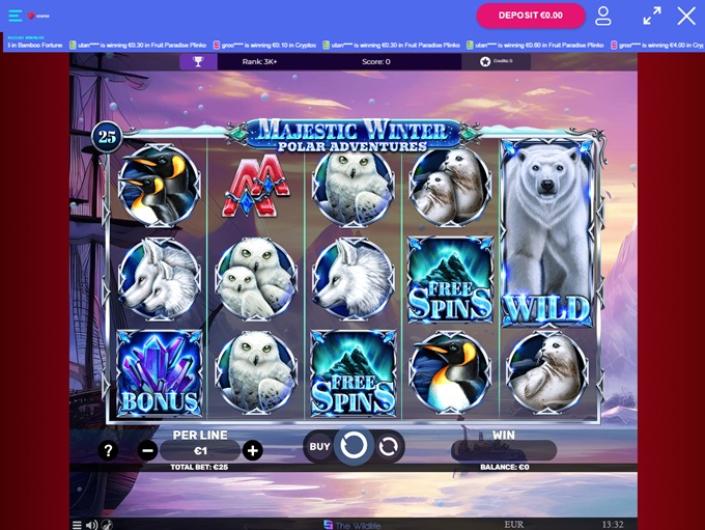Toggle game sound with the speaker icon

click(91, 524)
